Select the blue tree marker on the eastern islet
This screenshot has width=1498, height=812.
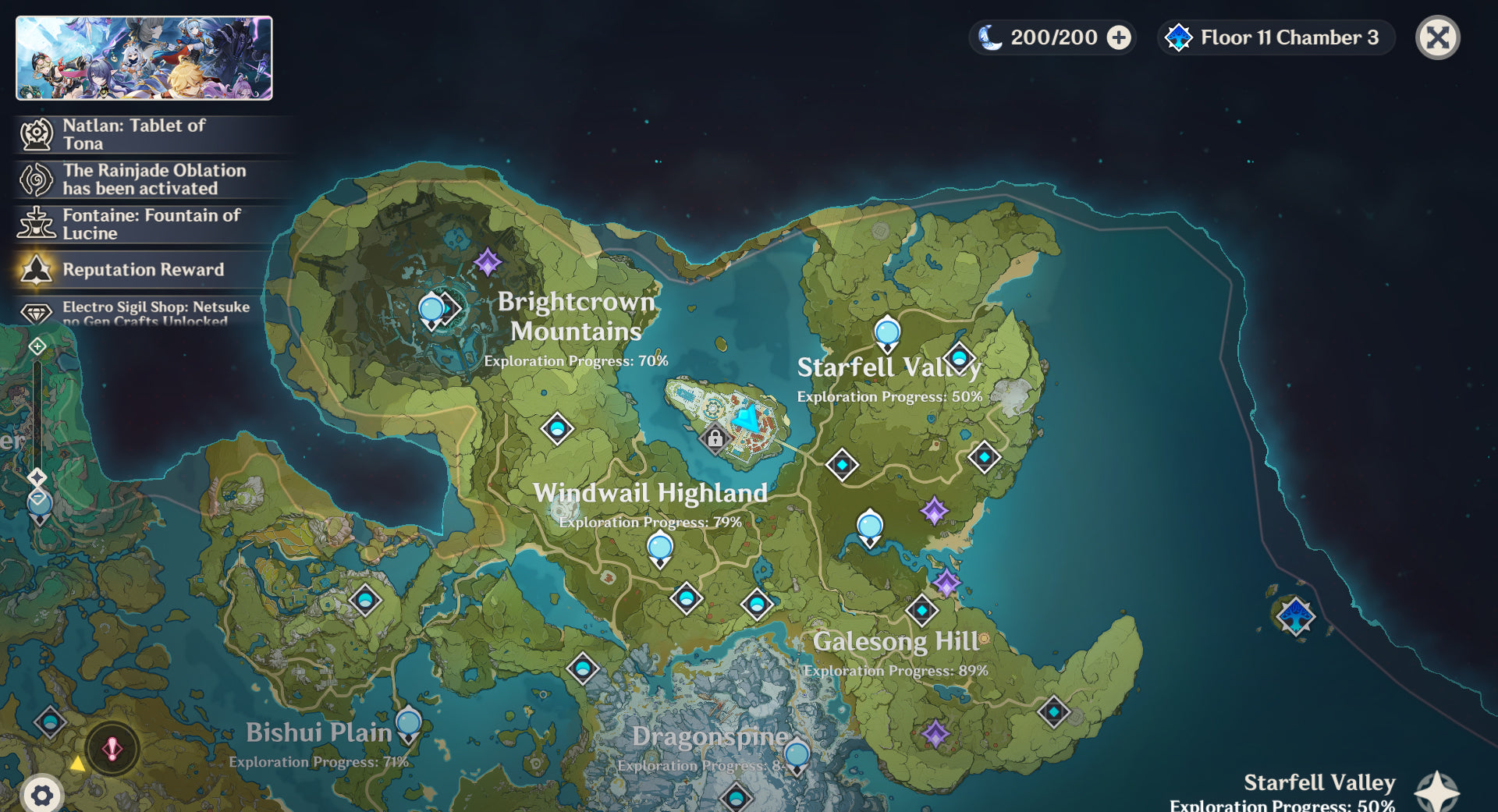[1295, 616]
